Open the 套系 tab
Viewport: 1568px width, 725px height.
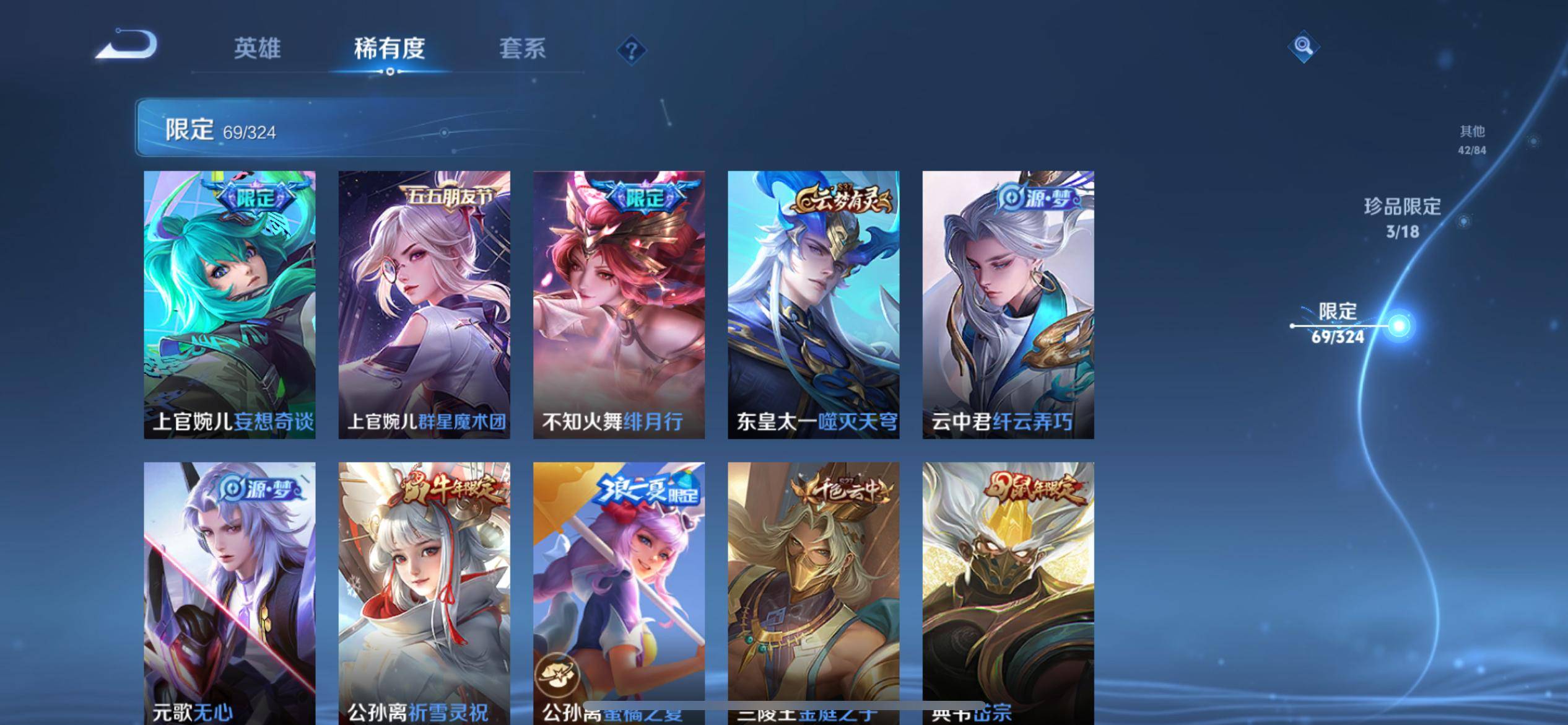click(522, 48)
